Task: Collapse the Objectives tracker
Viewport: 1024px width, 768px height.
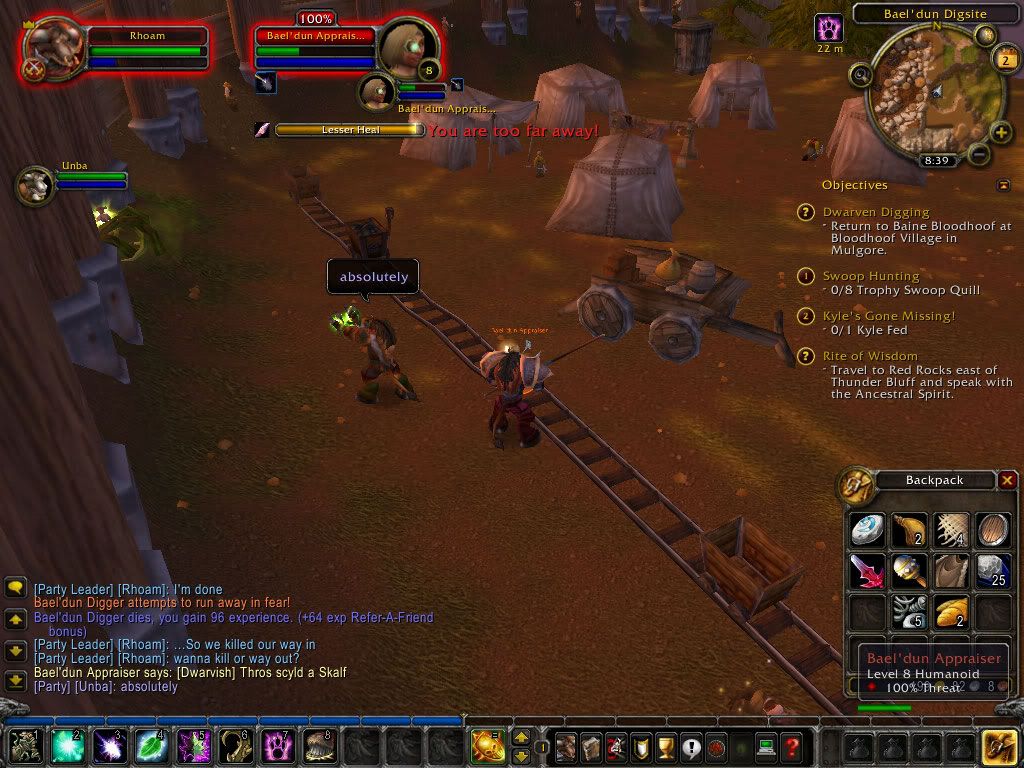Action: click(x=1003, y=185)
